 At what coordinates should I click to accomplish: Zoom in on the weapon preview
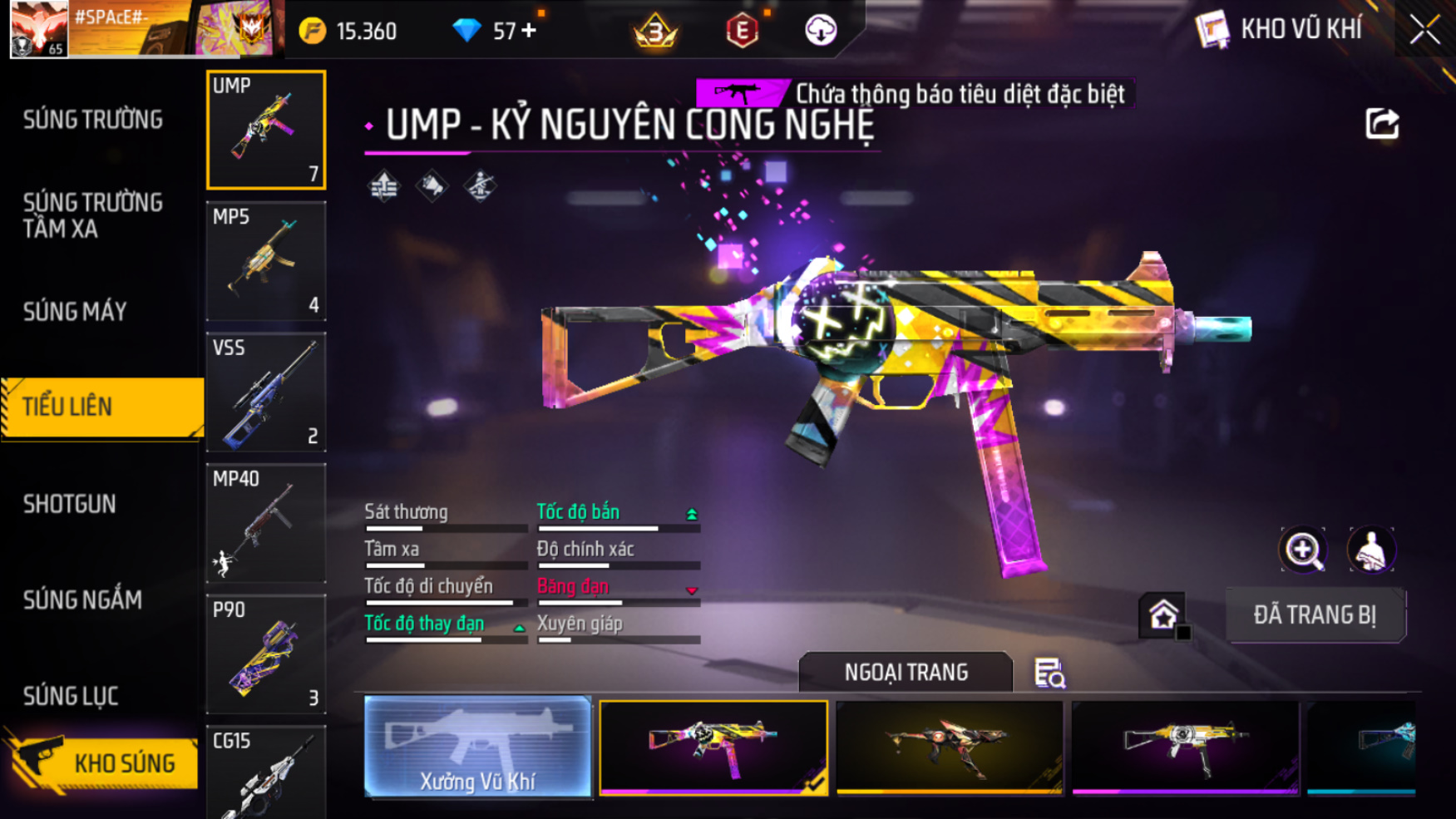click(1303, 550)
